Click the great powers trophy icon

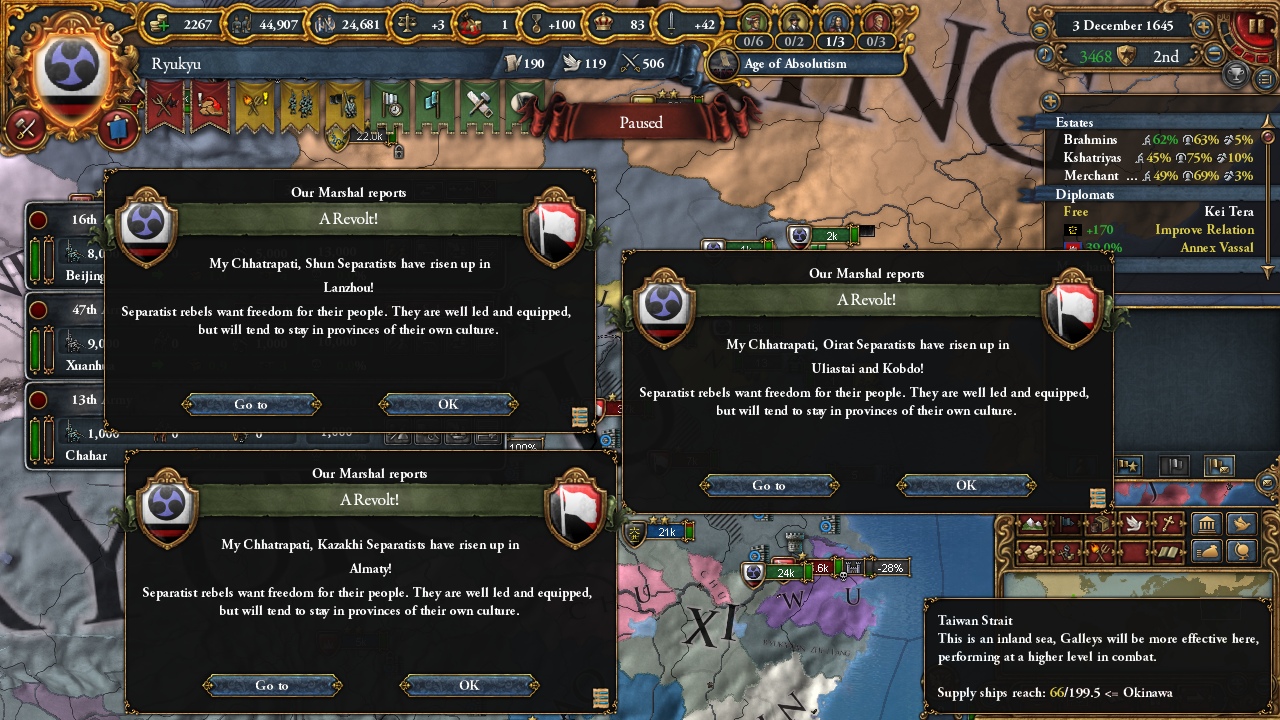pyautogui.click(x=1236, y=74)
